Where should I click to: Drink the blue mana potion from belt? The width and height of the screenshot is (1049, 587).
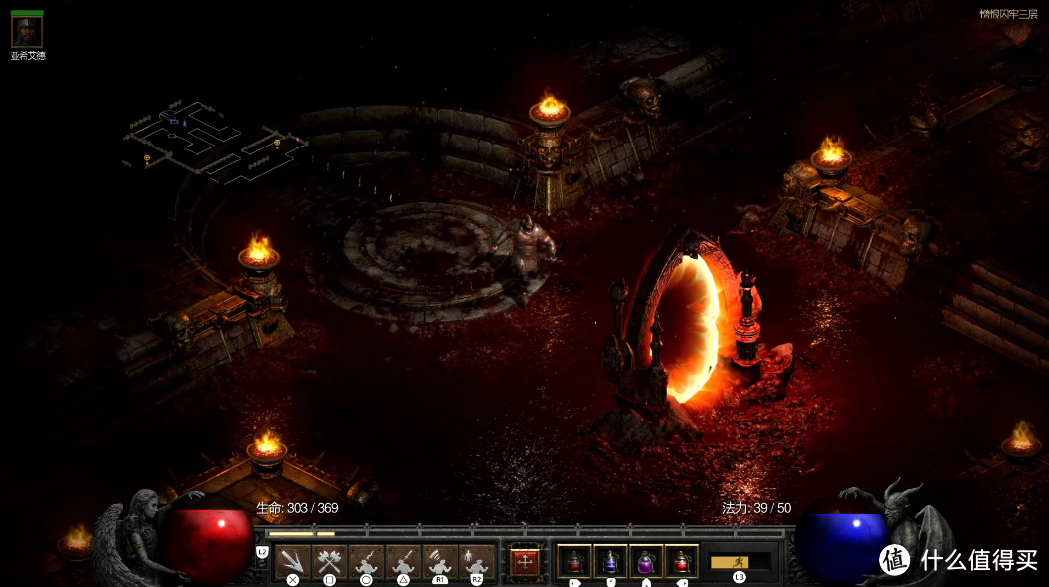[x=611, y=561]
